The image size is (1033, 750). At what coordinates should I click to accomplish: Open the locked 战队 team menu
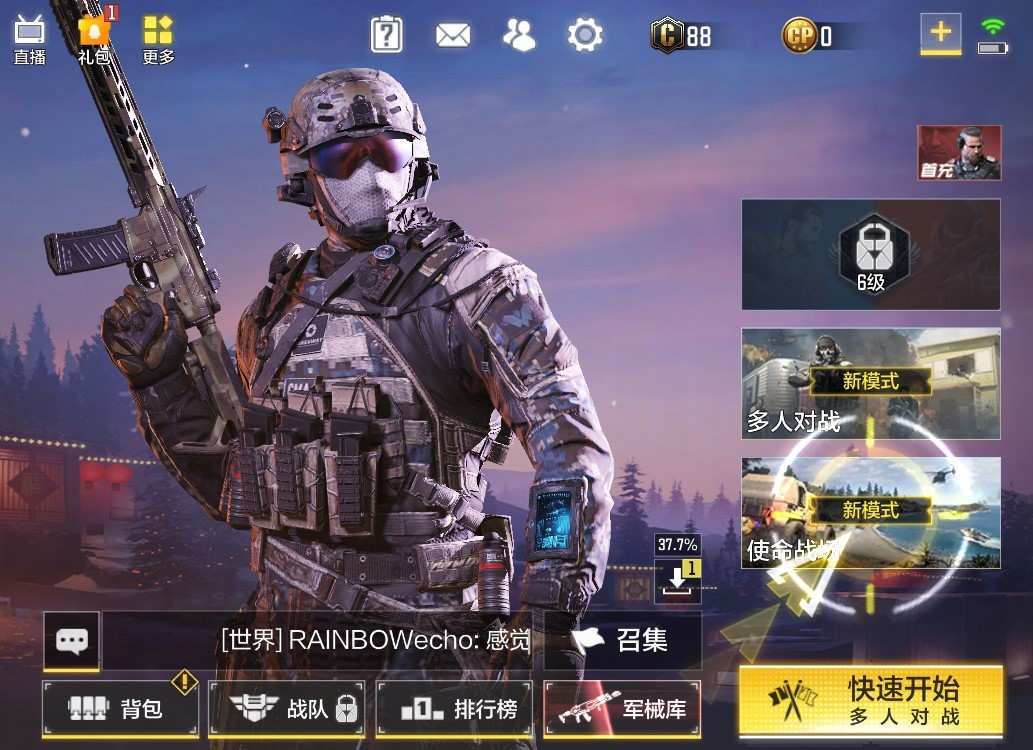click(287, 709)
